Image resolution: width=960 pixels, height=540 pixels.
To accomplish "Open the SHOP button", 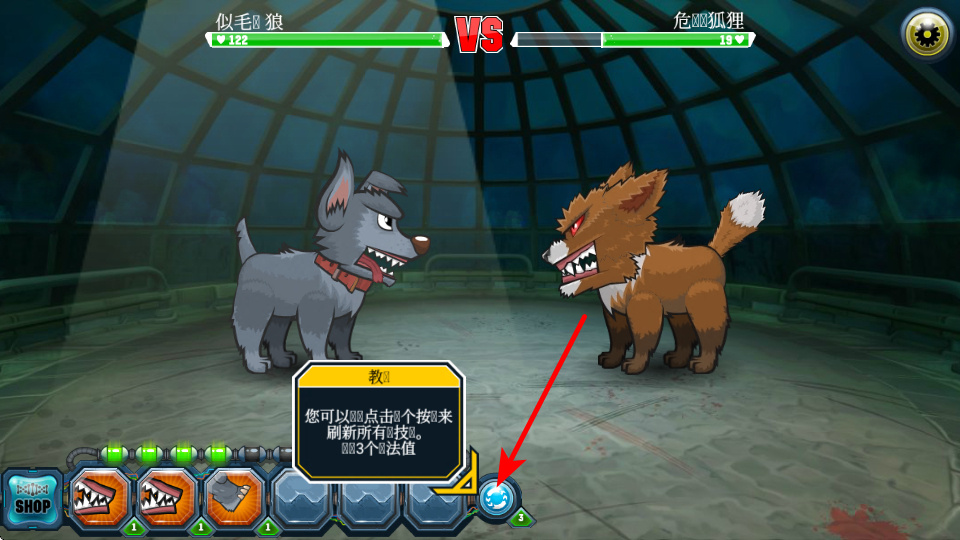I will (x=32, y=498).
